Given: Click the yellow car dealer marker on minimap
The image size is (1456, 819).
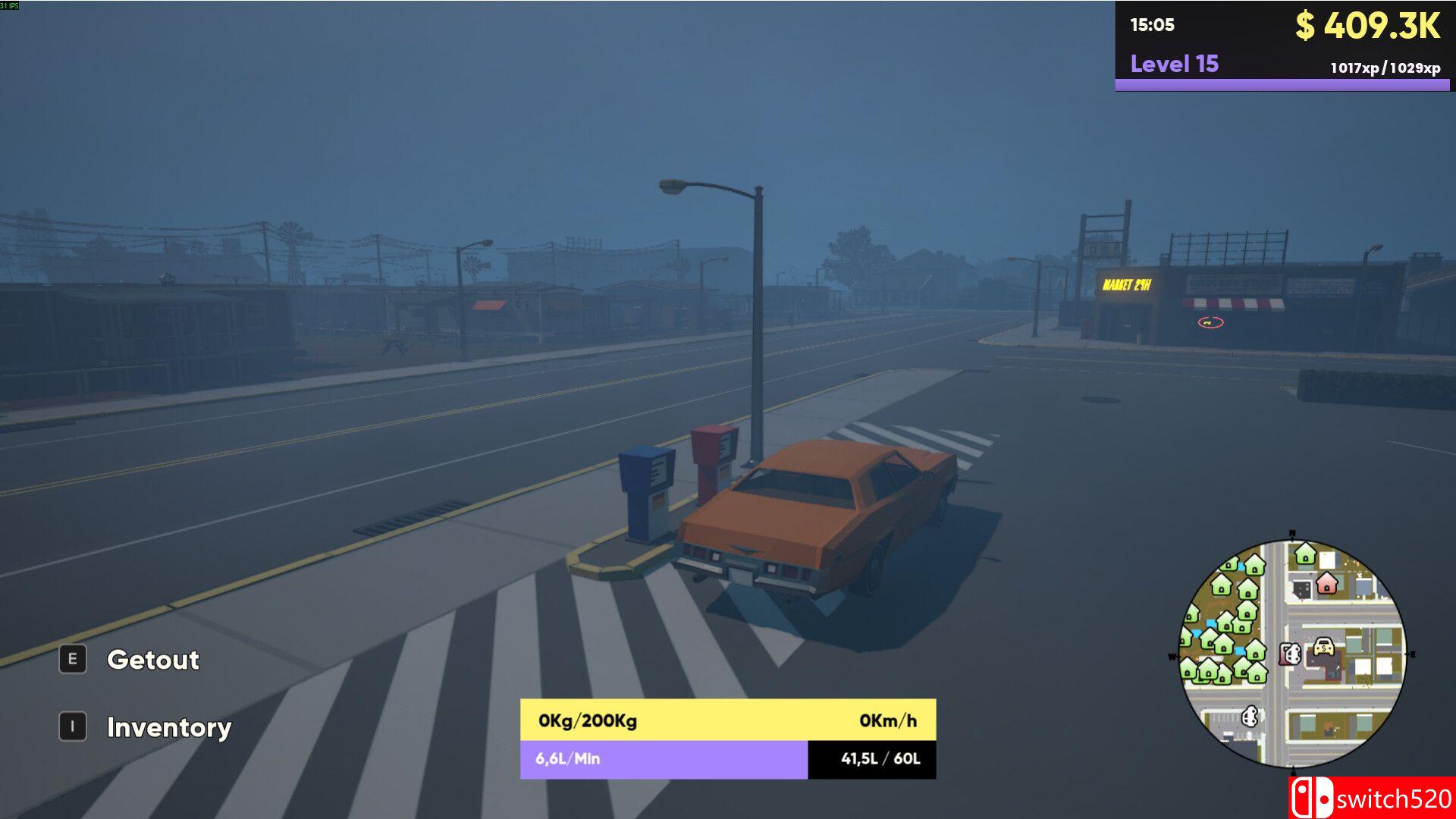Looking at the screenshot, I should [1323, 647].
